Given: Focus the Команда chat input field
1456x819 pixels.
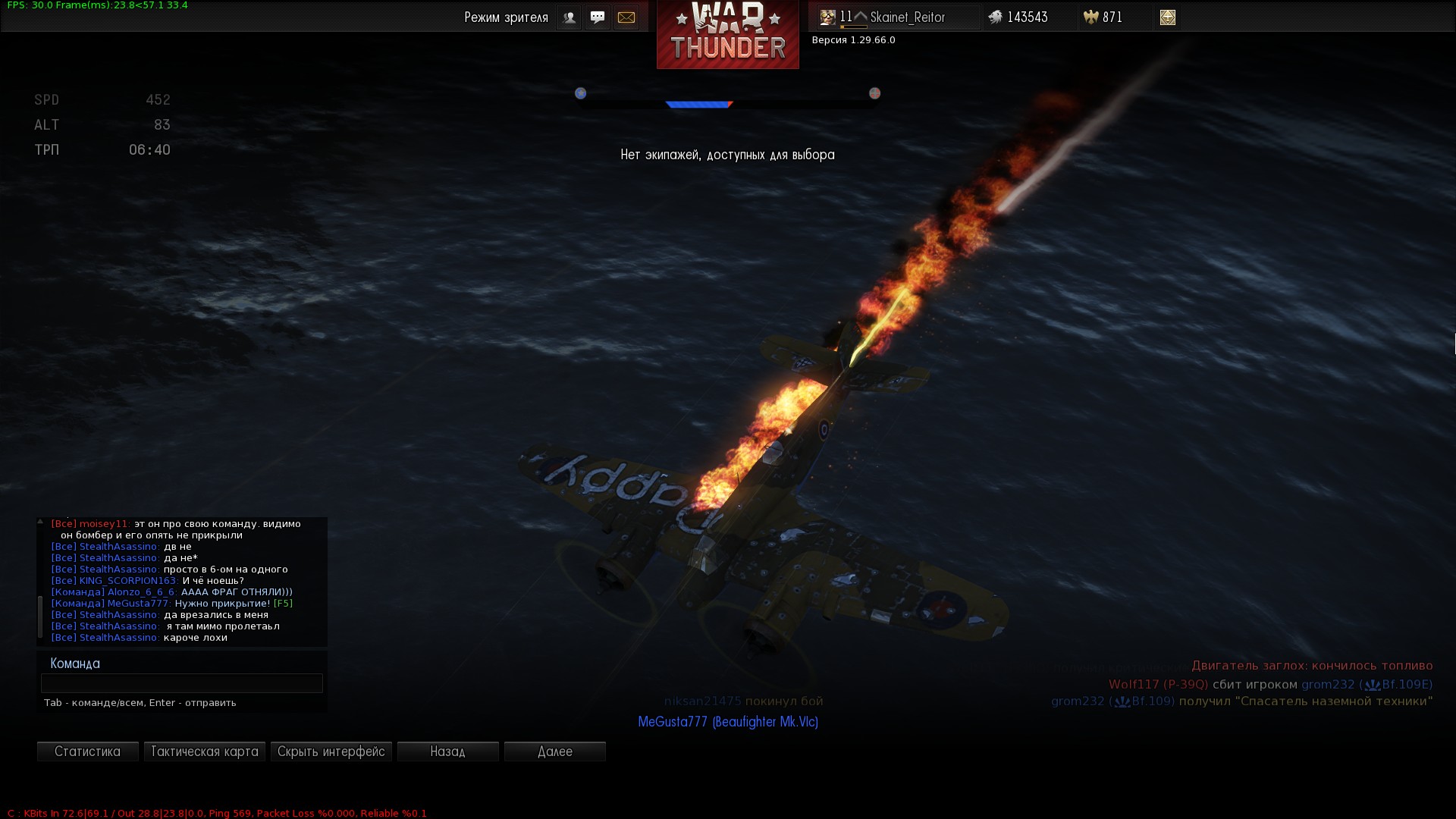Looking at the screenshot, I should click(x=182, y=683).
